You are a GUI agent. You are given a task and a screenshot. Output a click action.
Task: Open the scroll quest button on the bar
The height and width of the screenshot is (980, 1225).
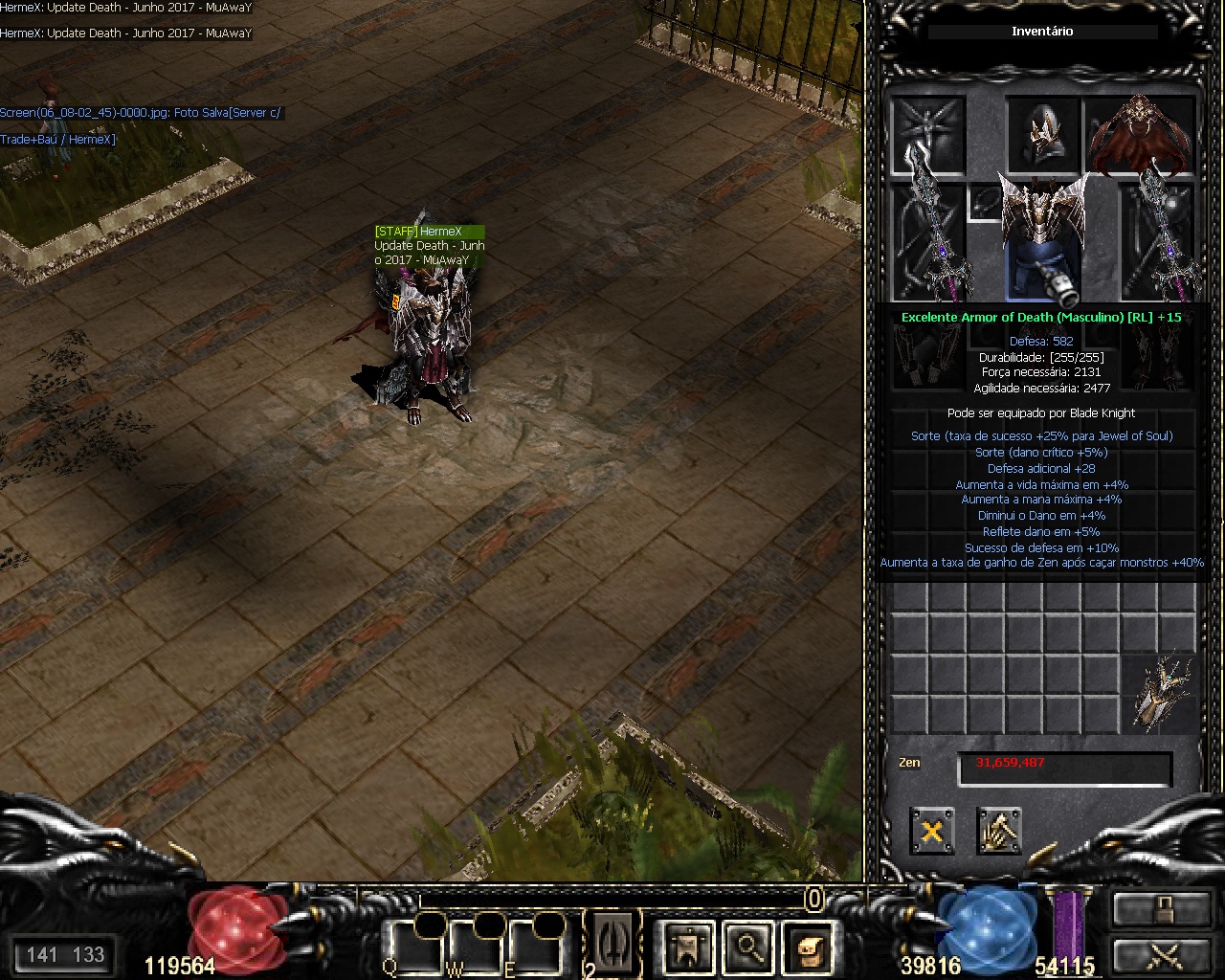click(806, 947)
